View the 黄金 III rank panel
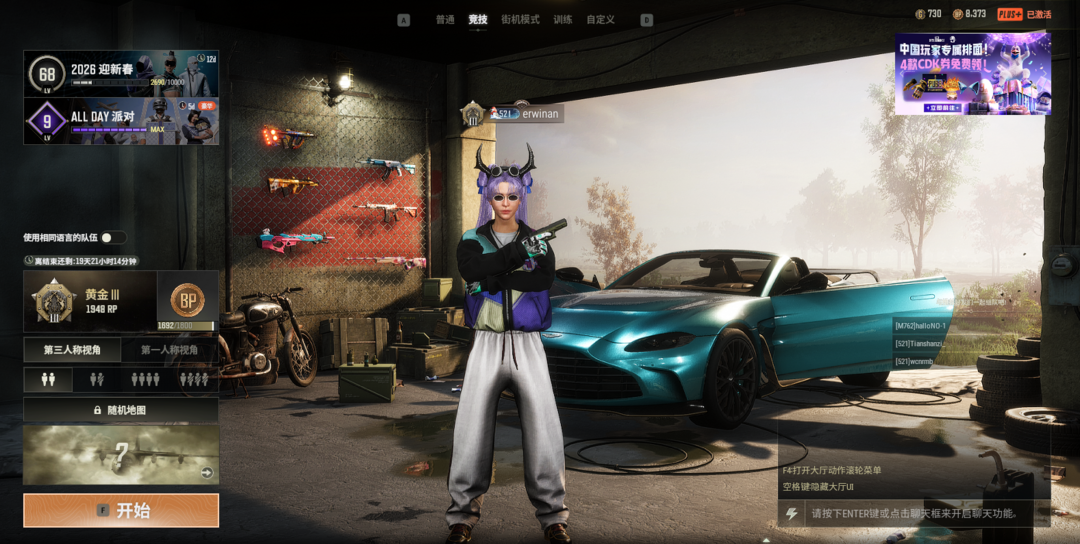 point(89,301)
